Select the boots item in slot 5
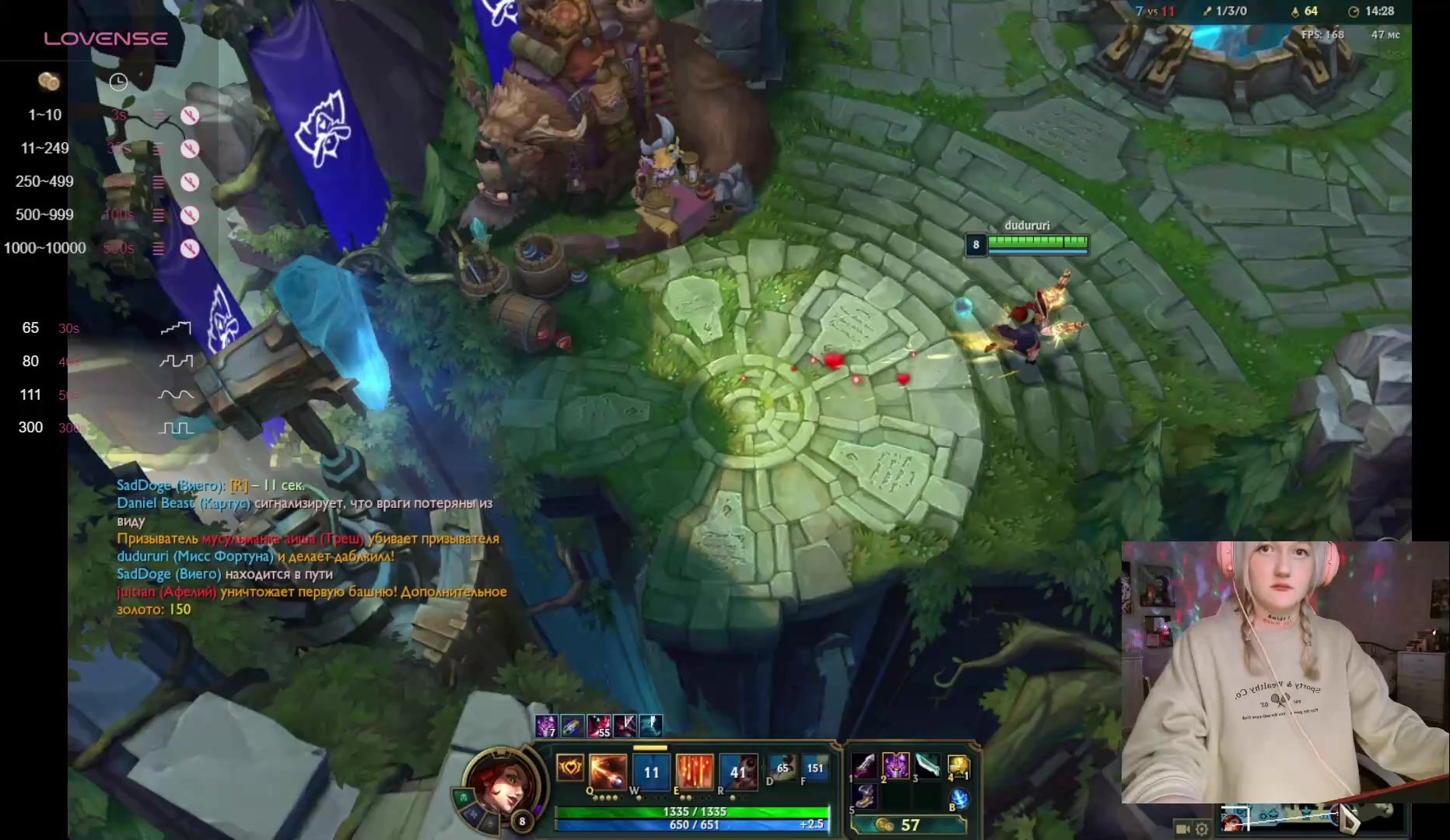This screenshot has width=1450, height=840. coord(866,796)
